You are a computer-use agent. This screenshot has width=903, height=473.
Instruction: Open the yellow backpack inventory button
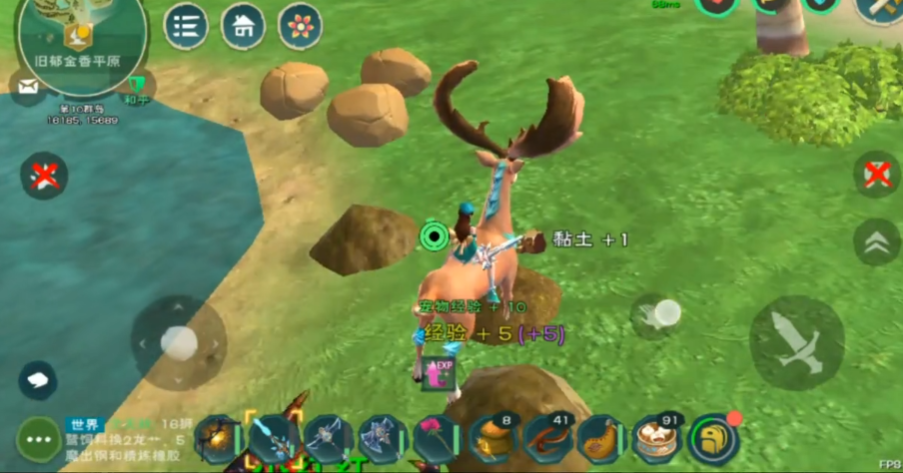tap(712, 439)
